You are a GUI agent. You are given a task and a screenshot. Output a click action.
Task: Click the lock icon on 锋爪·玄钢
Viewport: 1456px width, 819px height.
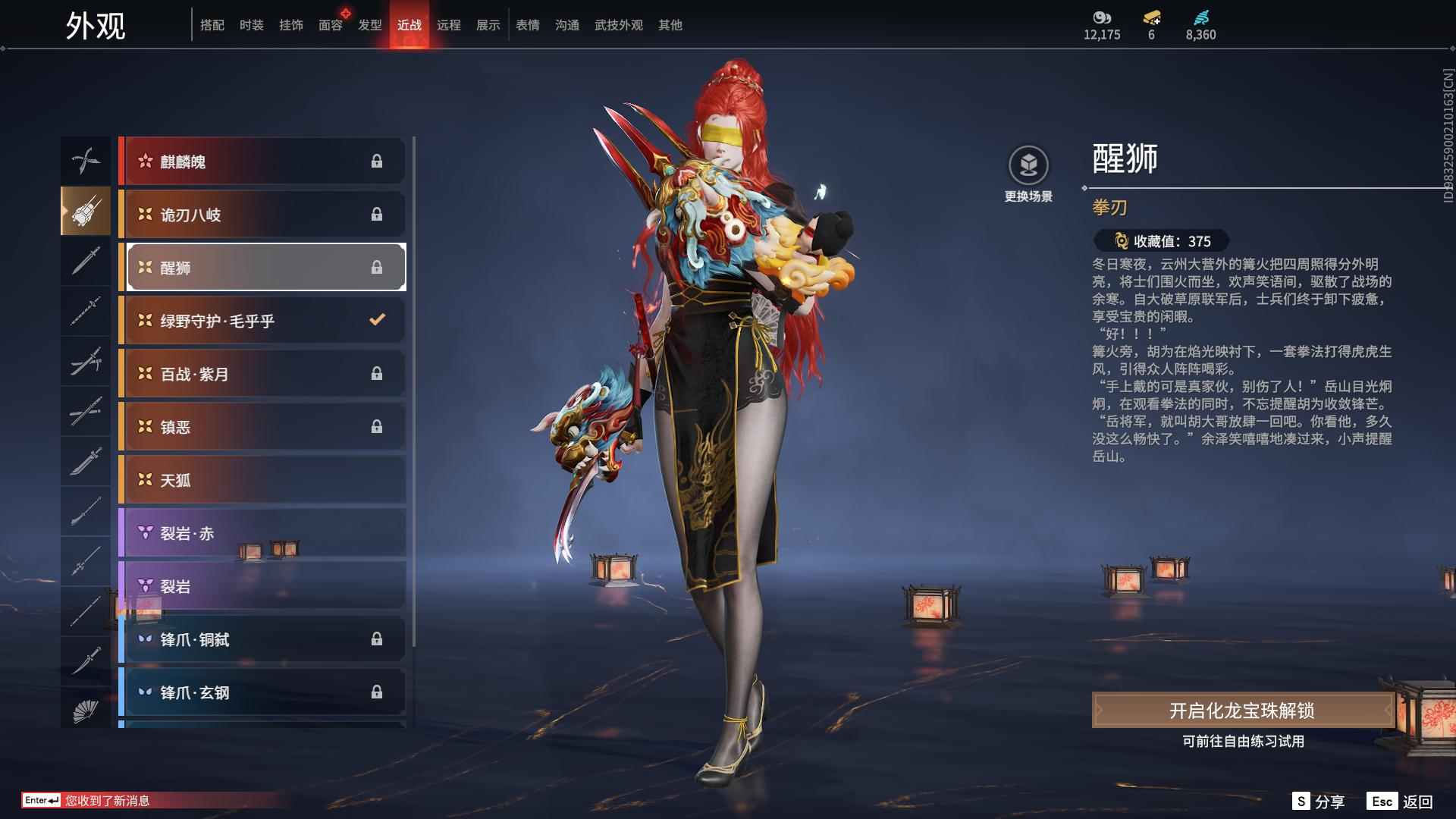pyautogui.click(x=377, y=692)
